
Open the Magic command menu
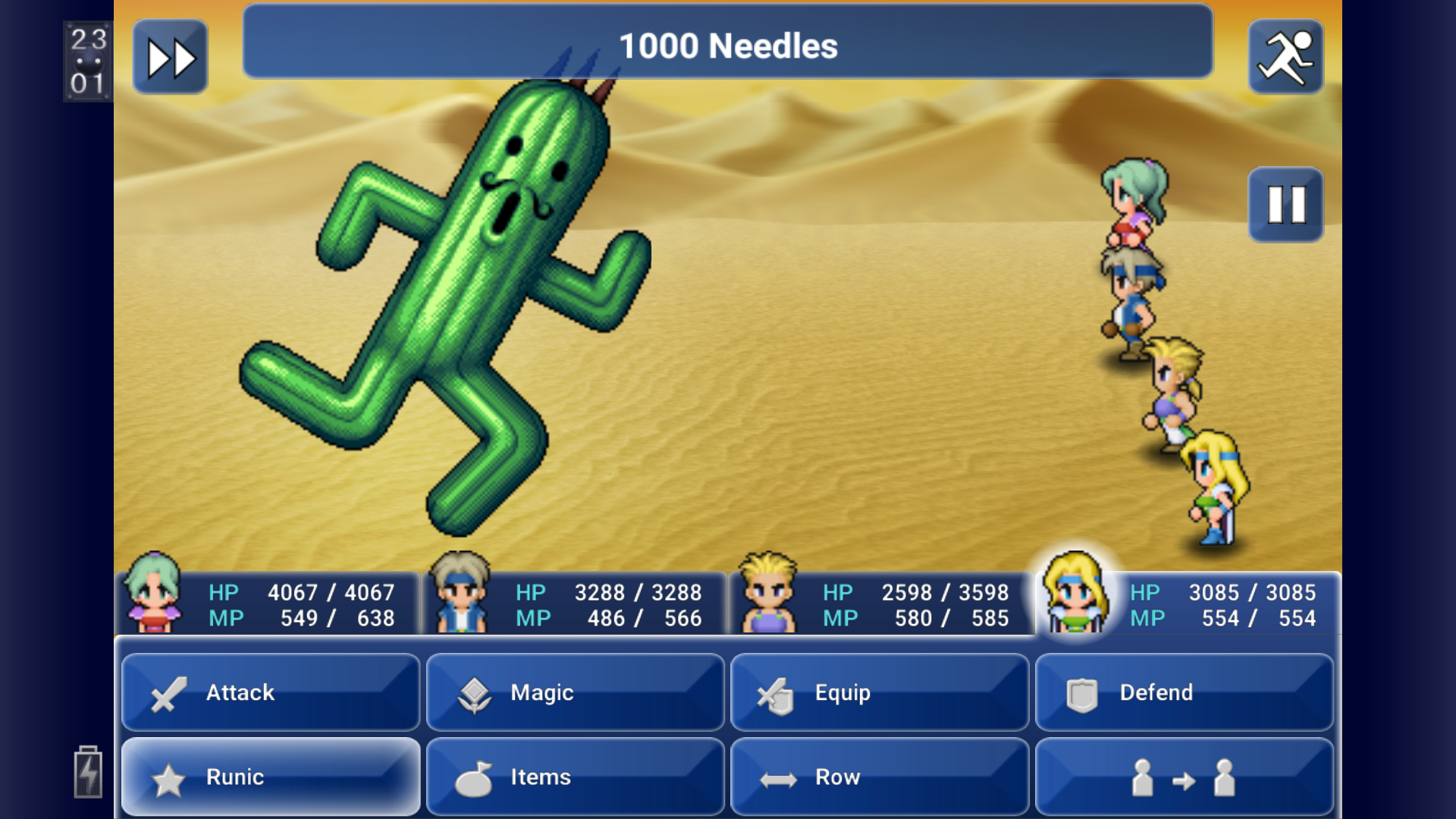(x=576, y=692)
